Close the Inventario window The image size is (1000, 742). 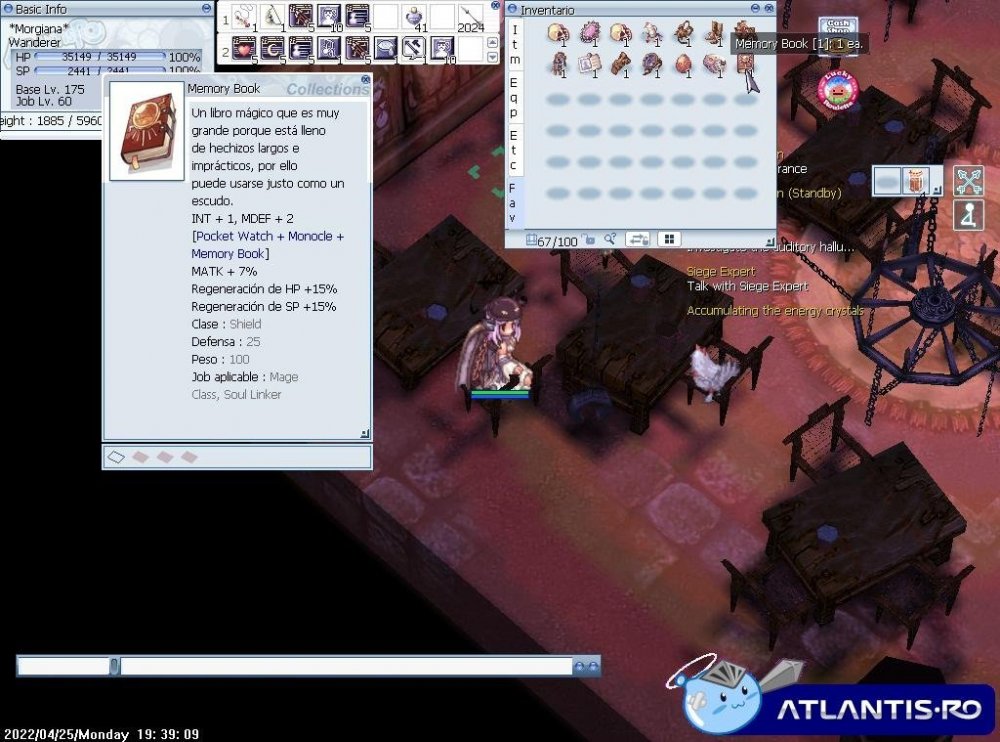(x=769, y=10)
